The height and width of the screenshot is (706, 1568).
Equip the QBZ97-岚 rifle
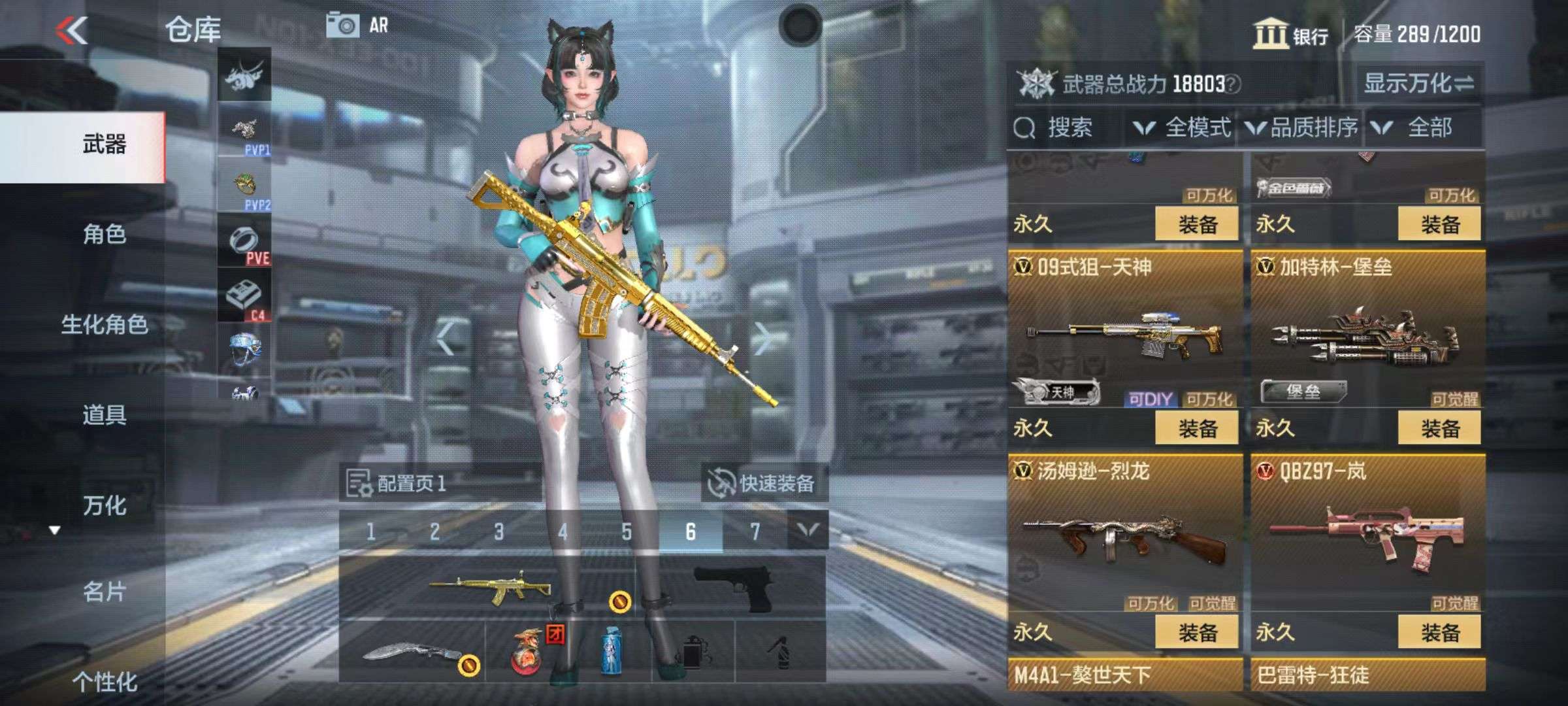coord(1439,633)
